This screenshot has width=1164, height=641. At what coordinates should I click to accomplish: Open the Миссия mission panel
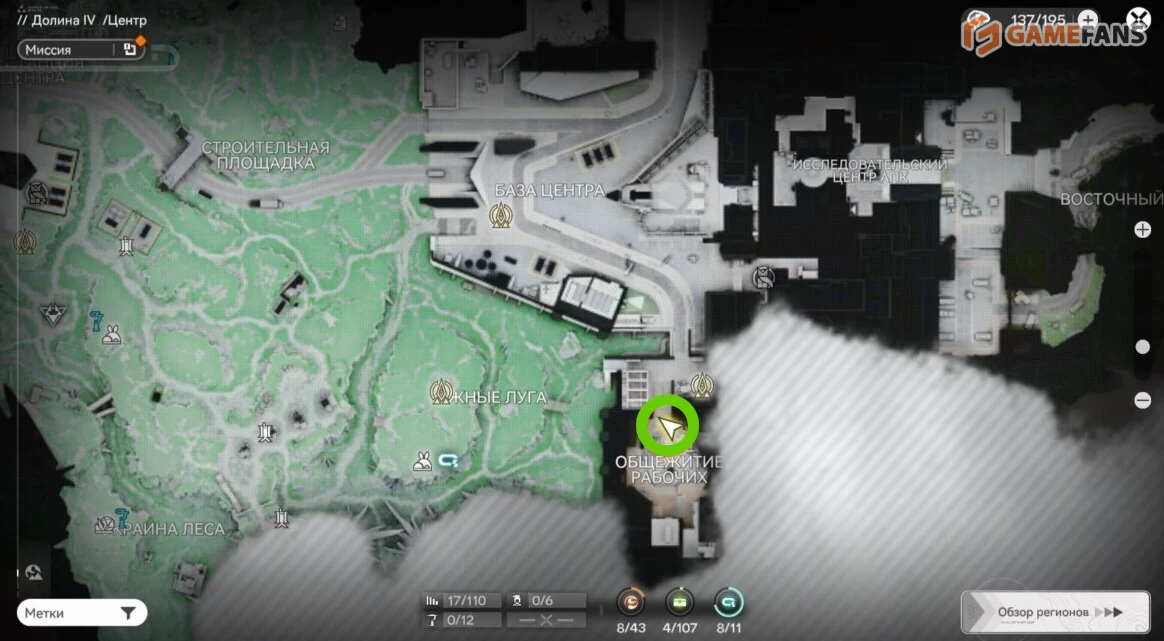coord(80,49)
